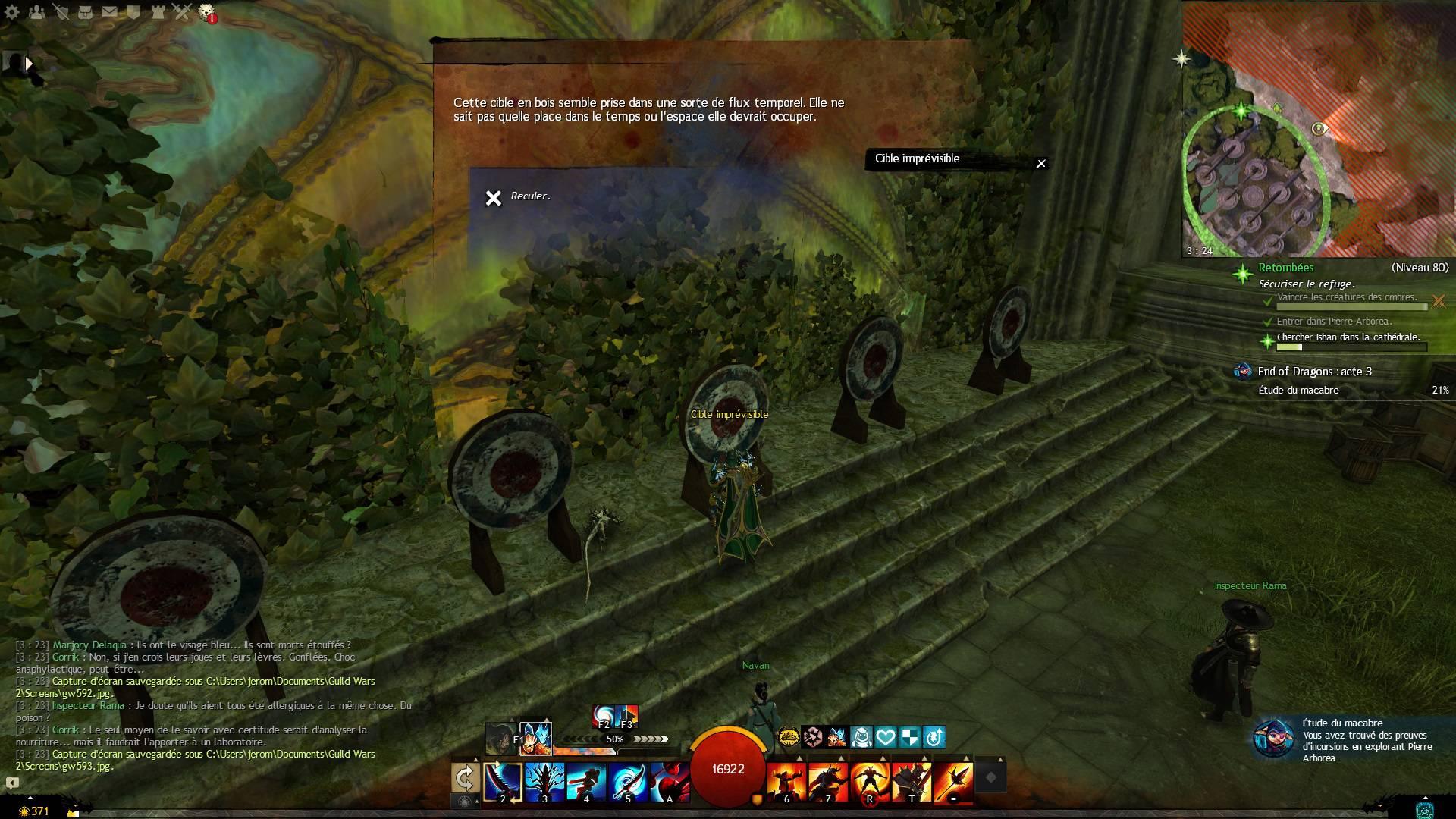1456x819 pixels.
Task: Open the guild shield icon
Action: 133,12
